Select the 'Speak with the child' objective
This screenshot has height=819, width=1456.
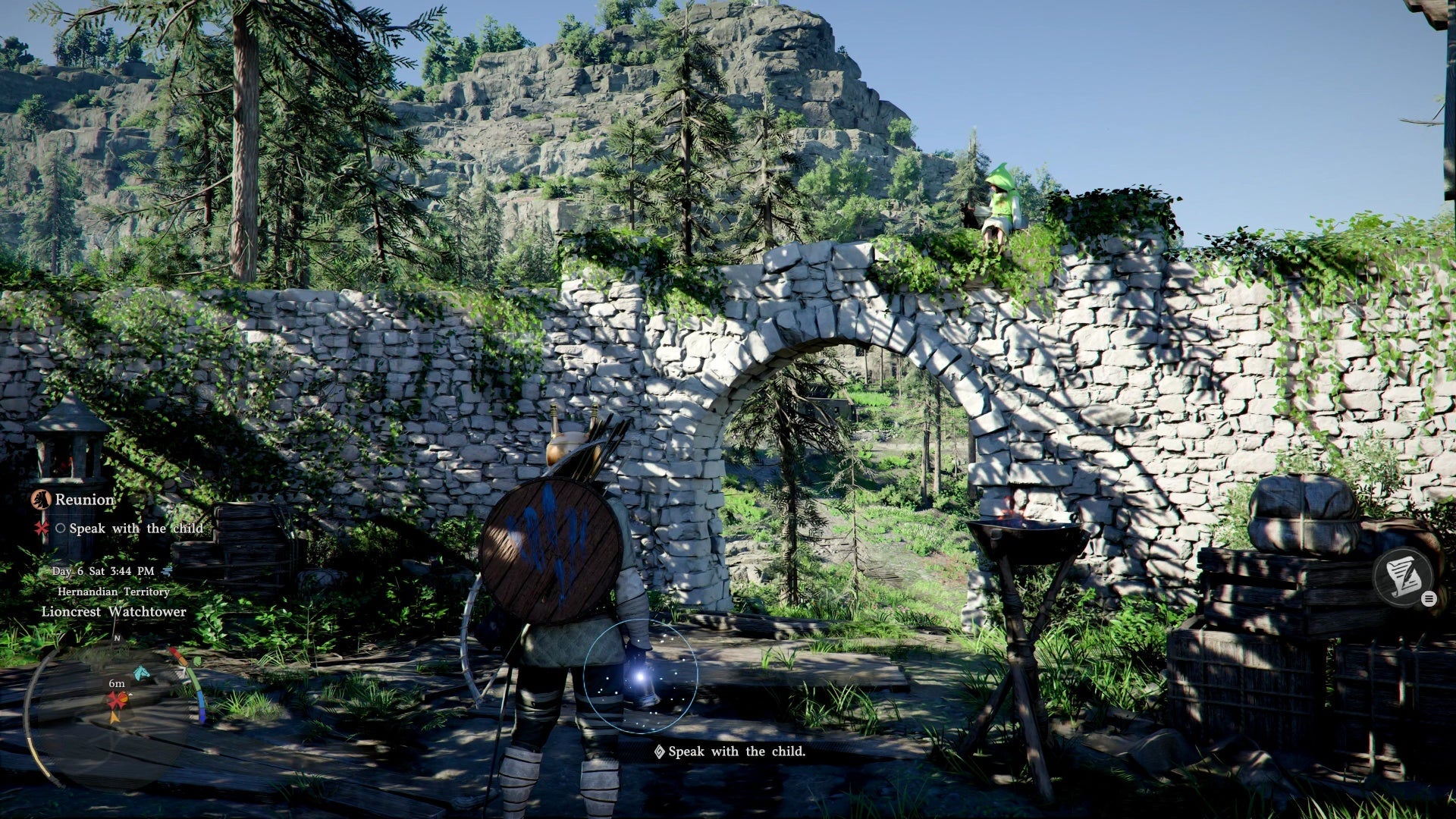pos(135,529)
